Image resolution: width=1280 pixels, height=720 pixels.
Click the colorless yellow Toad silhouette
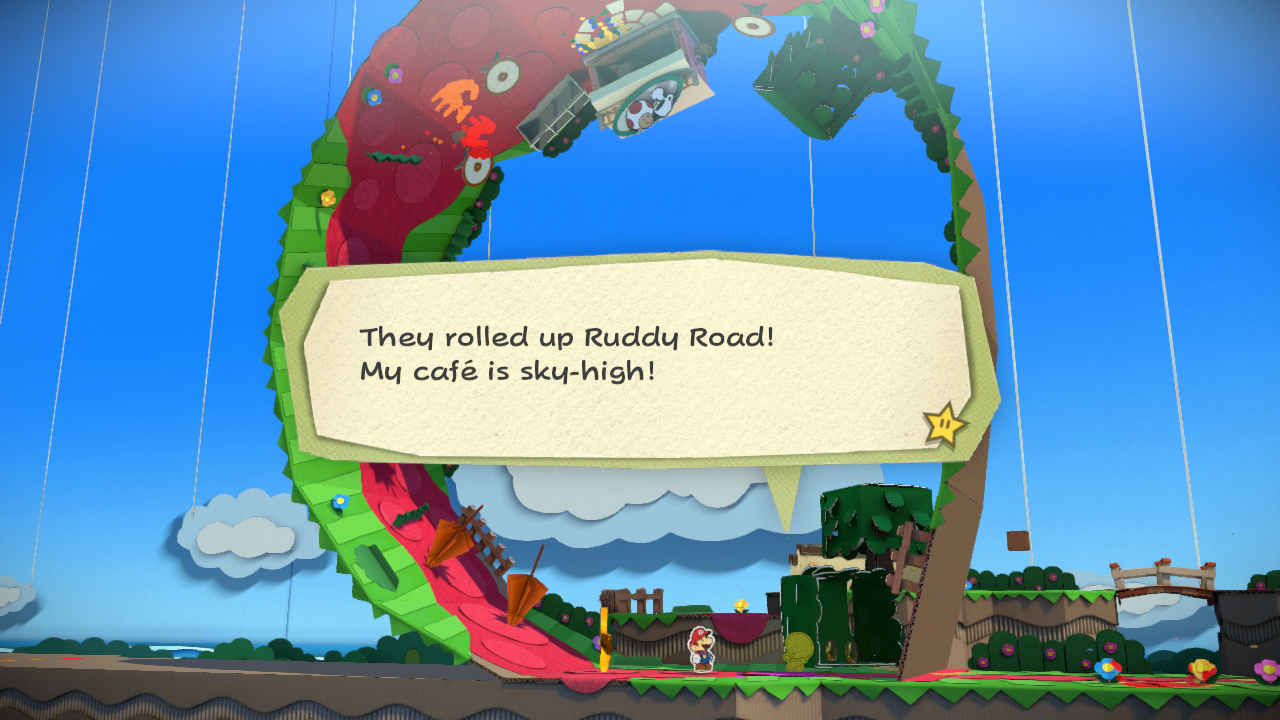(797, 650)
